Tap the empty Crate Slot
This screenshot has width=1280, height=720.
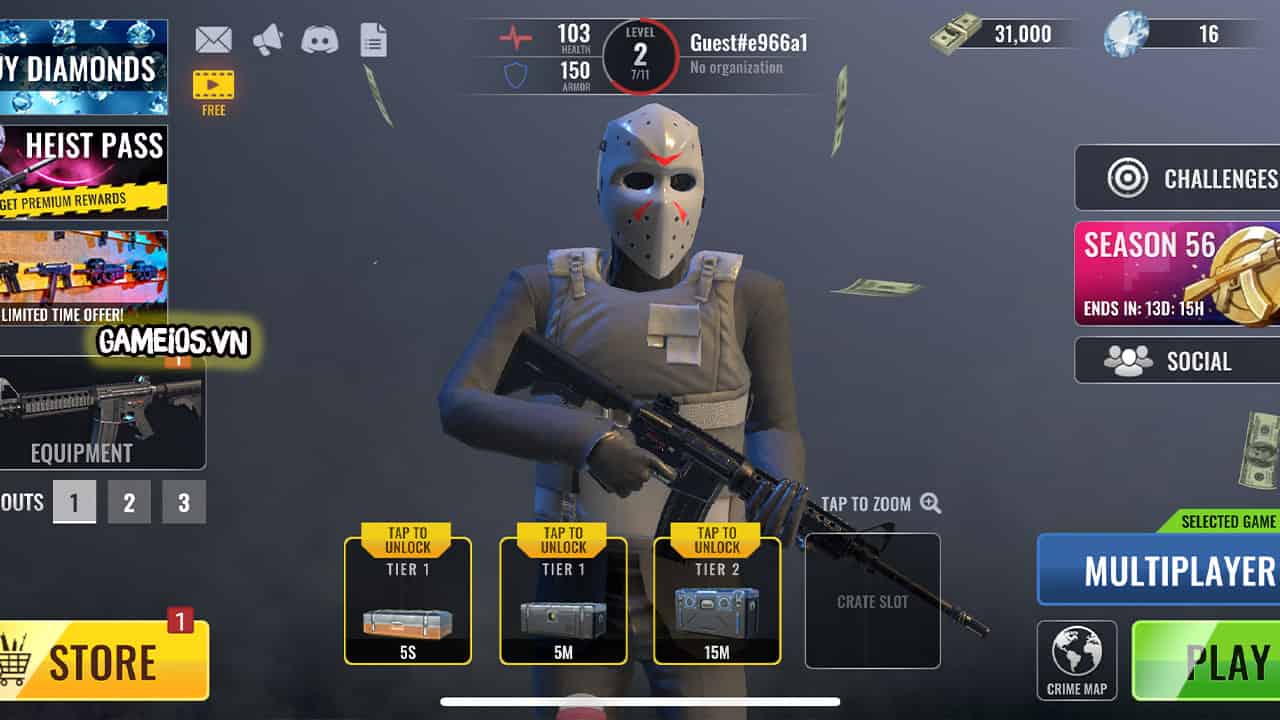pyautogui.click(x=873, y=600)
